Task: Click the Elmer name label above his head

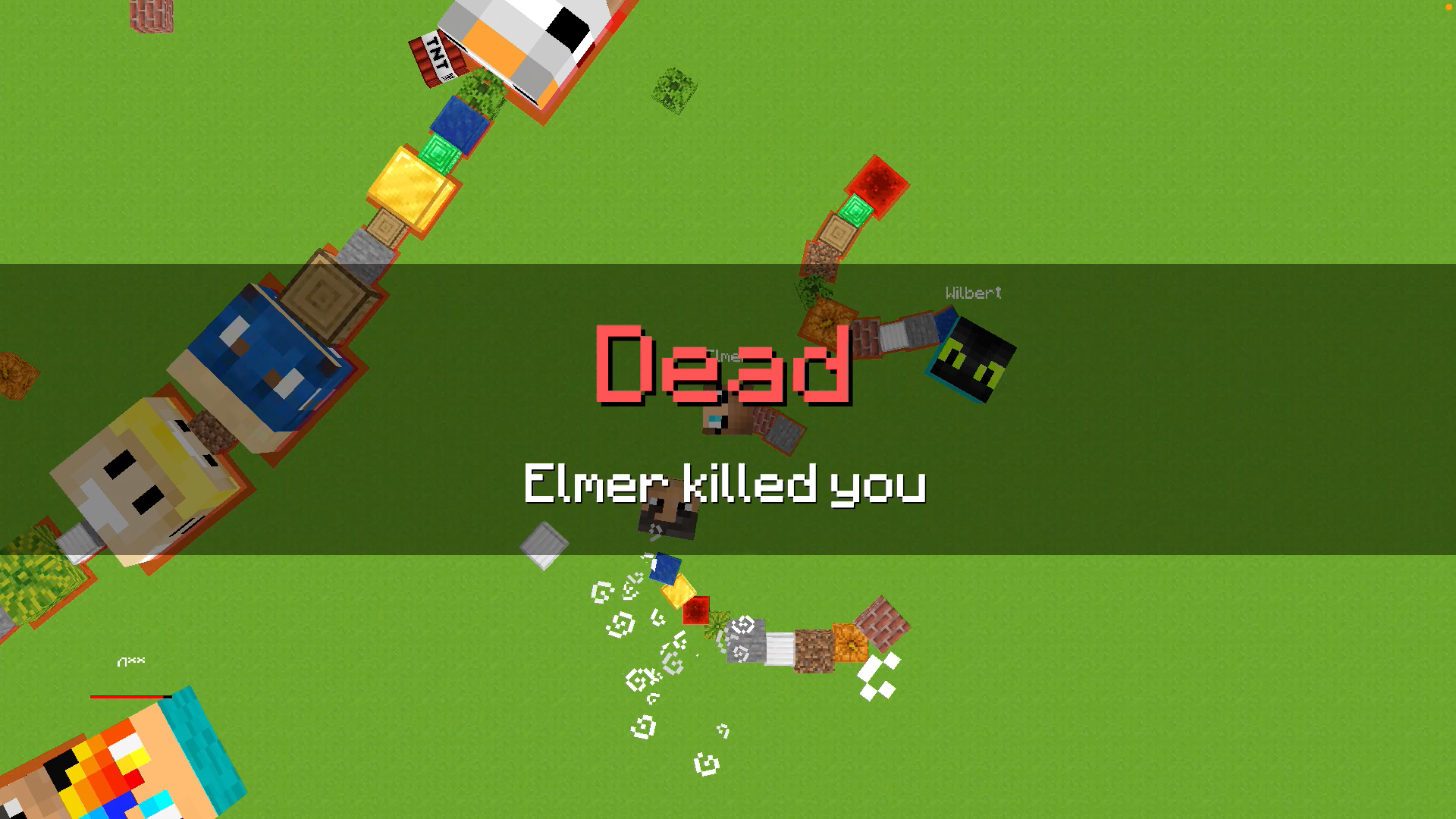Action: point(724,355)
